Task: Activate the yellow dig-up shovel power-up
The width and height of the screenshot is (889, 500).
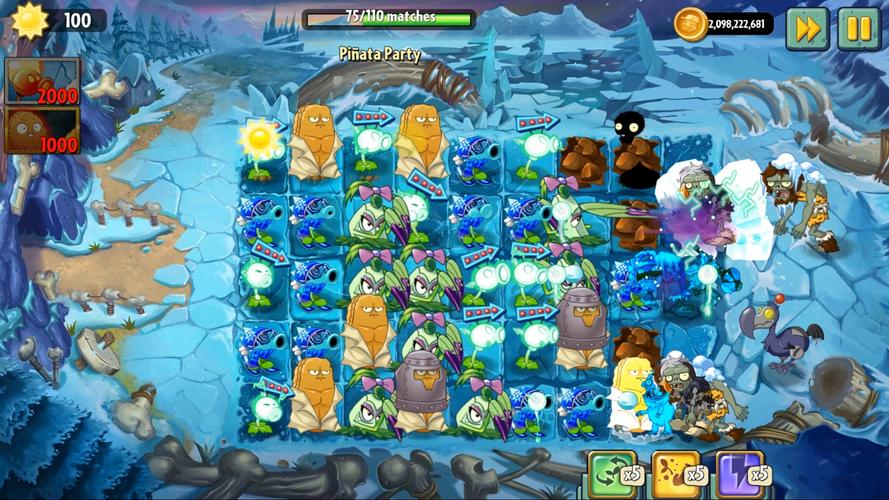Action: pos(676,472)
